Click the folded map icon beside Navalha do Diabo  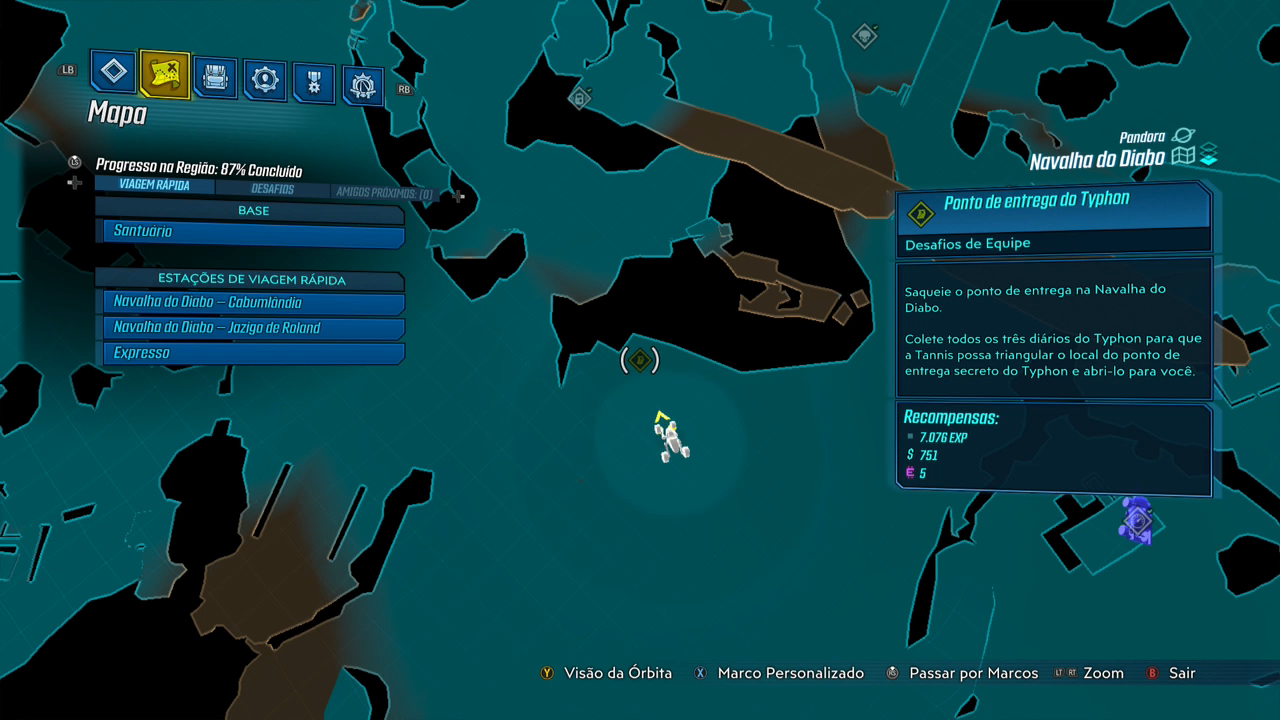point(1184,156)
